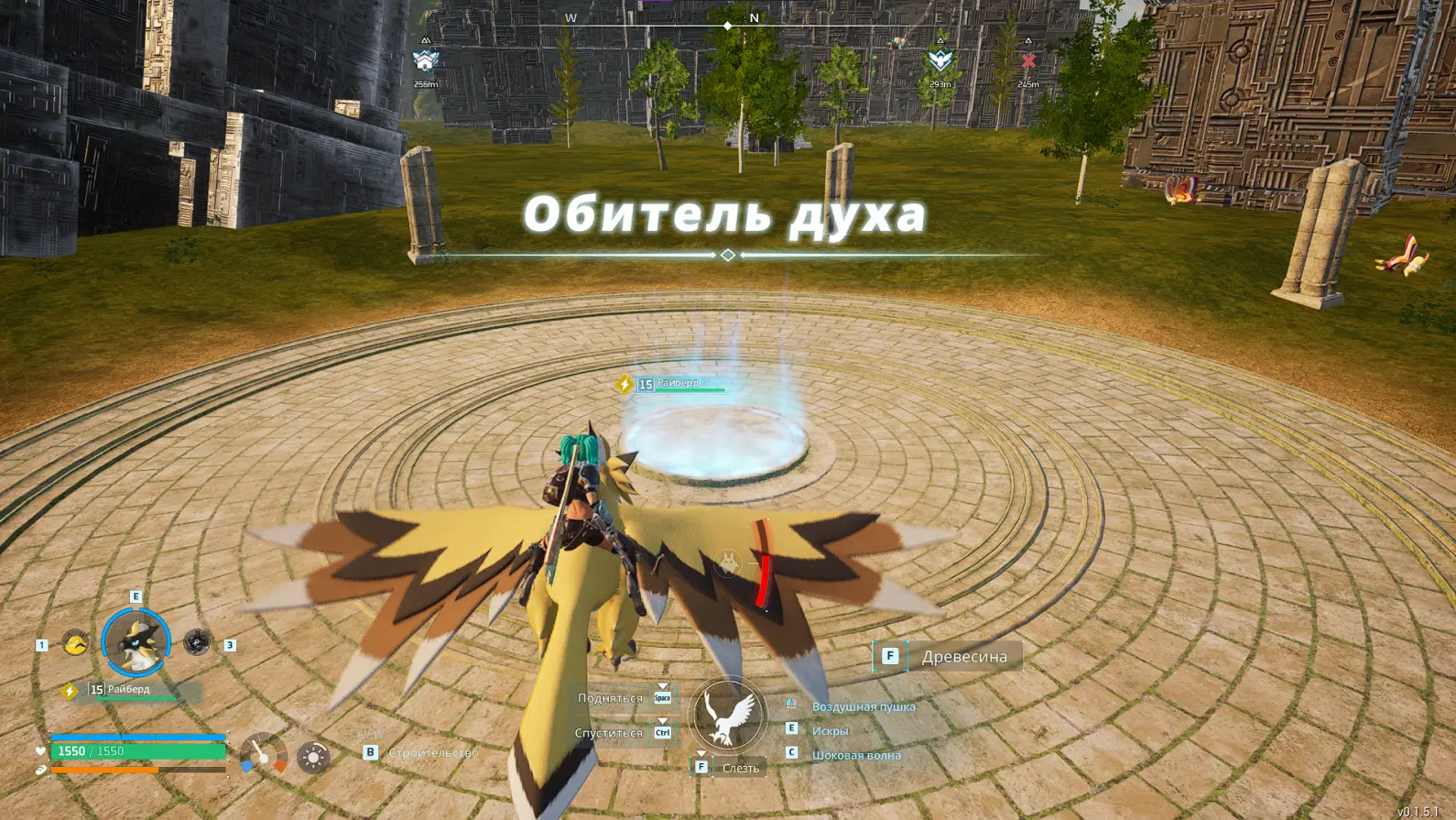The image size is (1456, 820).
Task: Choose the Воздушная пушка skill
Action: [863, 706]
